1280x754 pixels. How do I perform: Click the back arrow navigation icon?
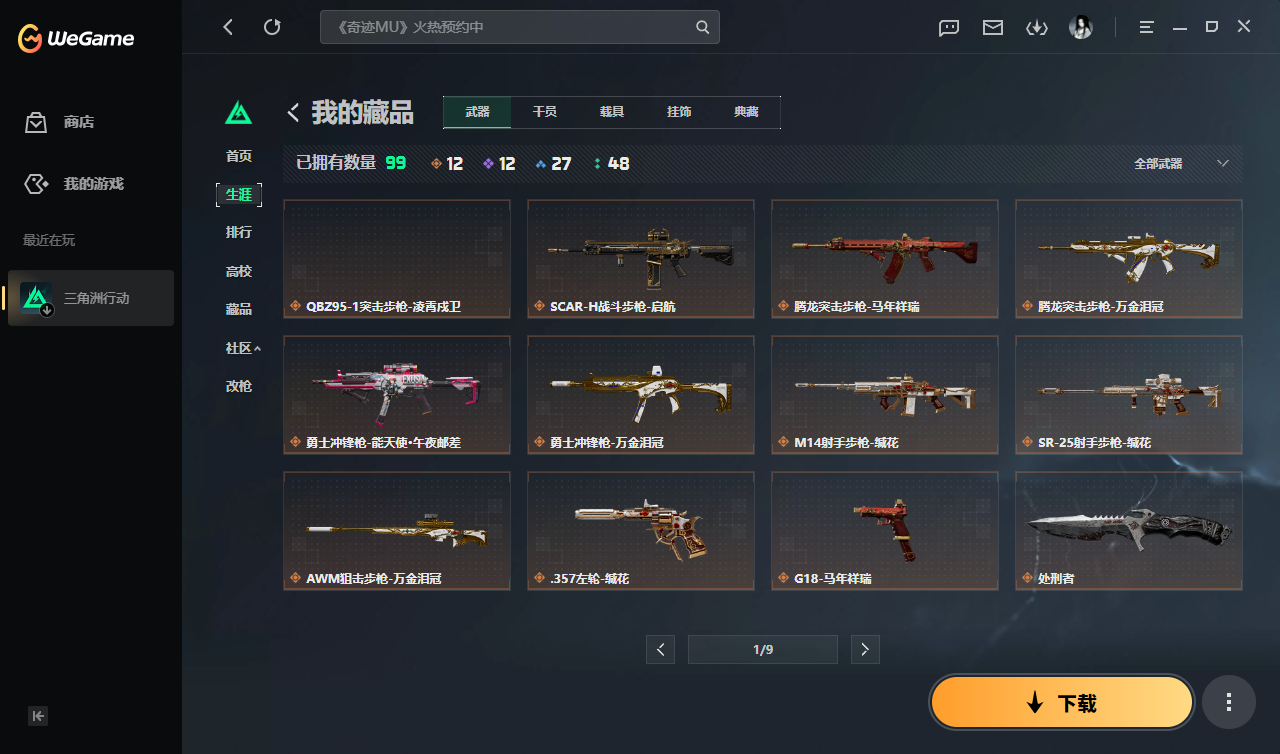(228, 27)
